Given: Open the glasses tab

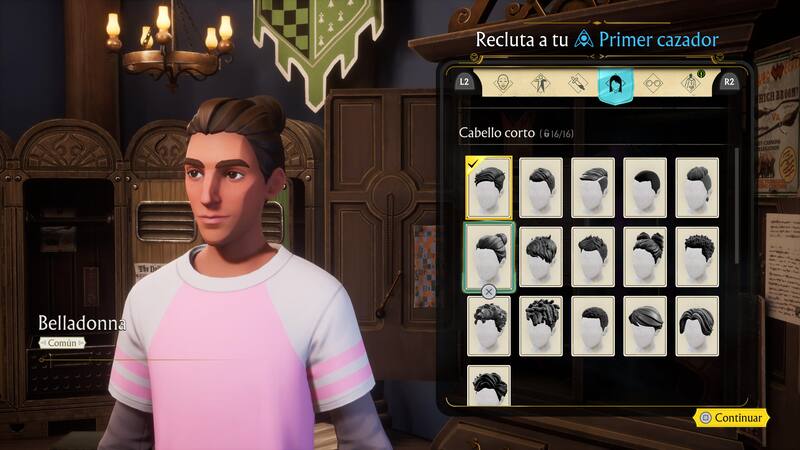Looking at the screenshot, I should tap(652, 83).
